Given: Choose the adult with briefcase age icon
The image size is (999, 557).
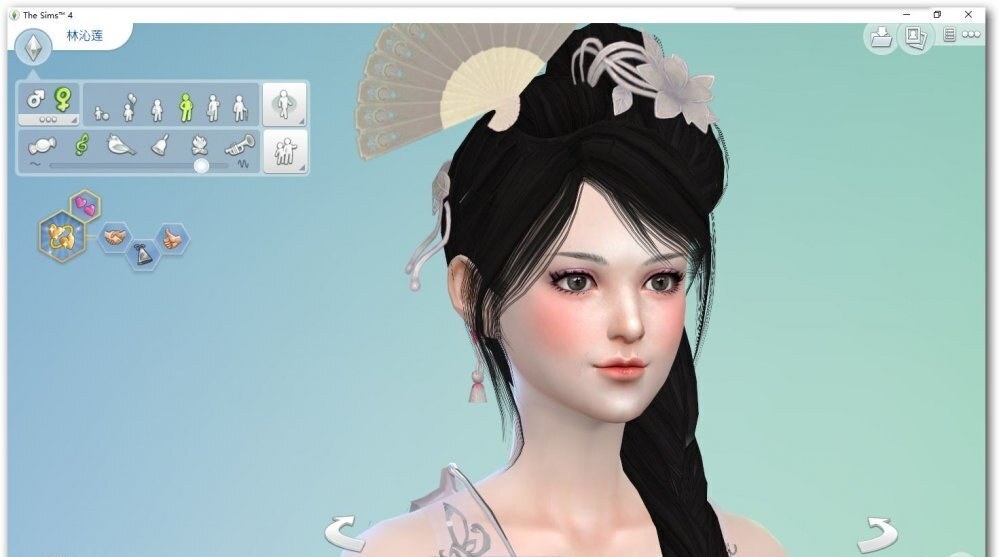Looking at the screenshot, I should [x=212, y=106].
